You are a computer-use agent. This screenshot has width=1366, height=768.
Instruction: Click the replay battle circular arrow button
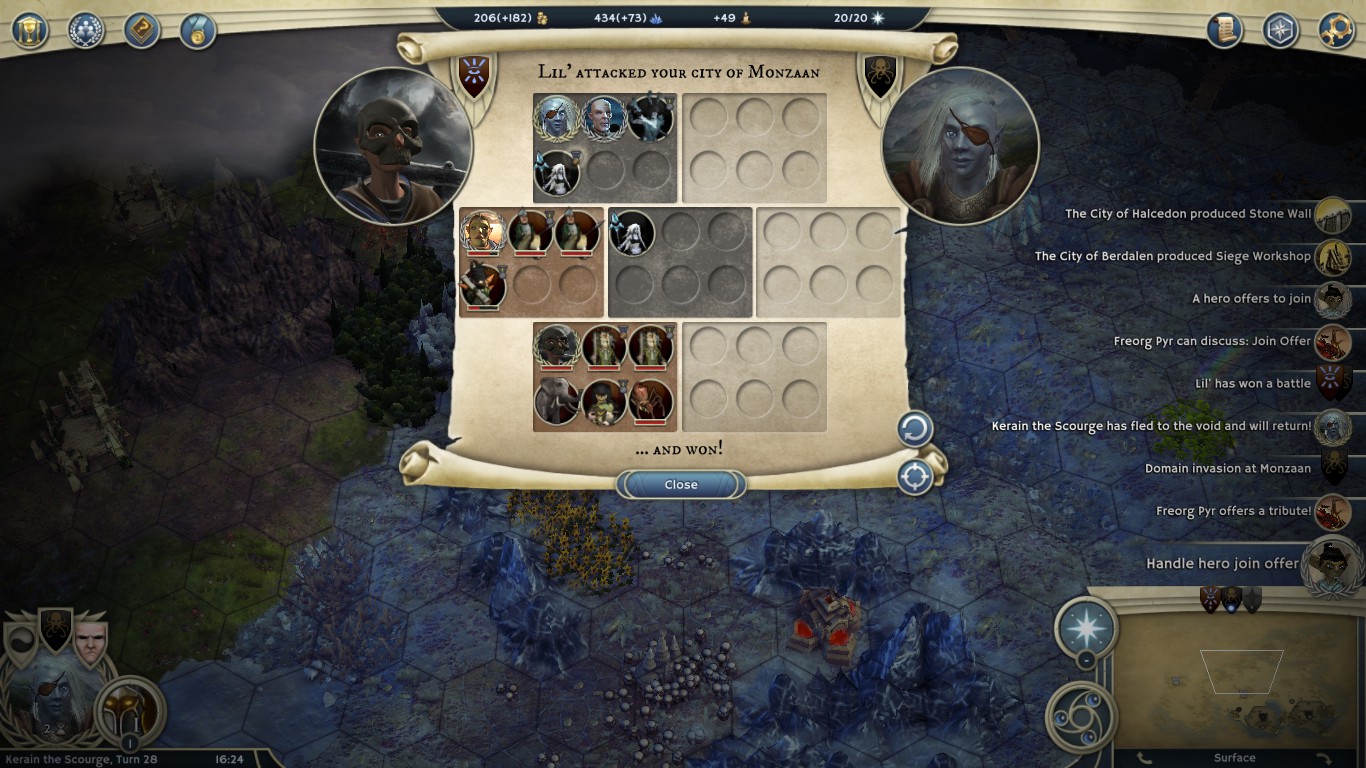tap(914, 430)
